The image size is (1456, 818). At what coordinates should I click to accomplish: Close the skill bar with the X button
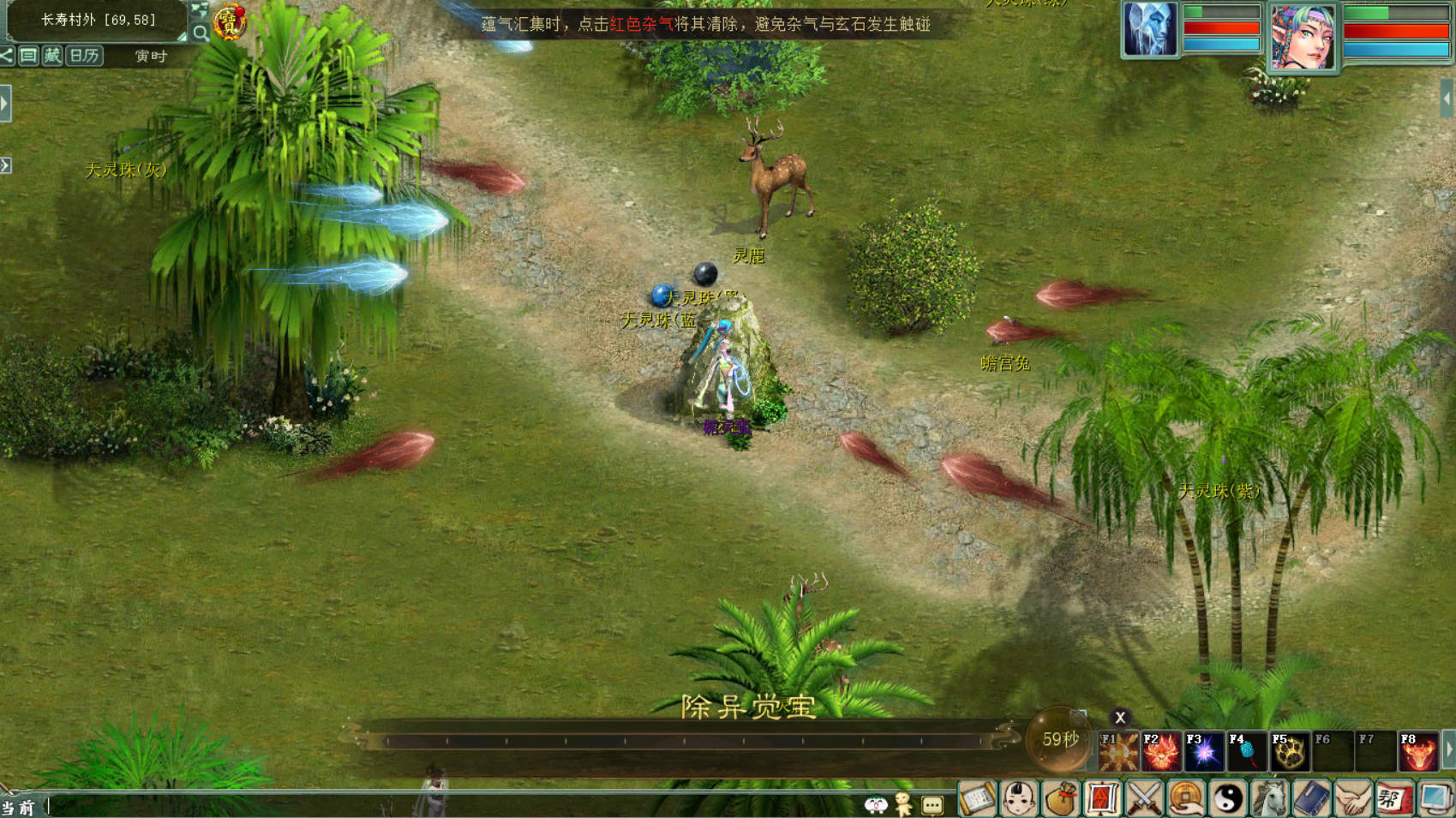(x=1119, y=718)
